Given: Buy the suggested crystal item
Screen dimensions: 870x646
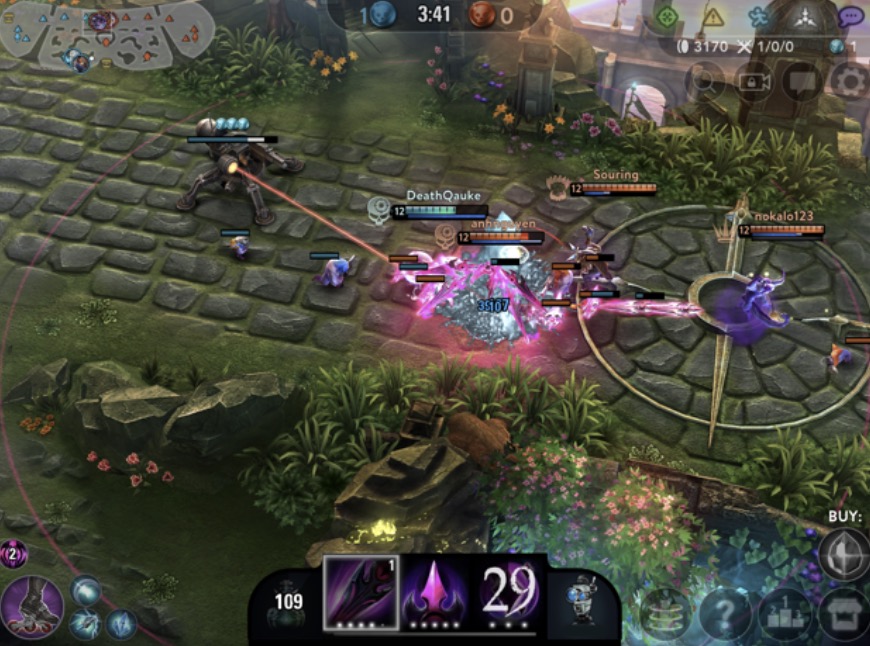Looking at the screenshot, I should click(843, 553).
